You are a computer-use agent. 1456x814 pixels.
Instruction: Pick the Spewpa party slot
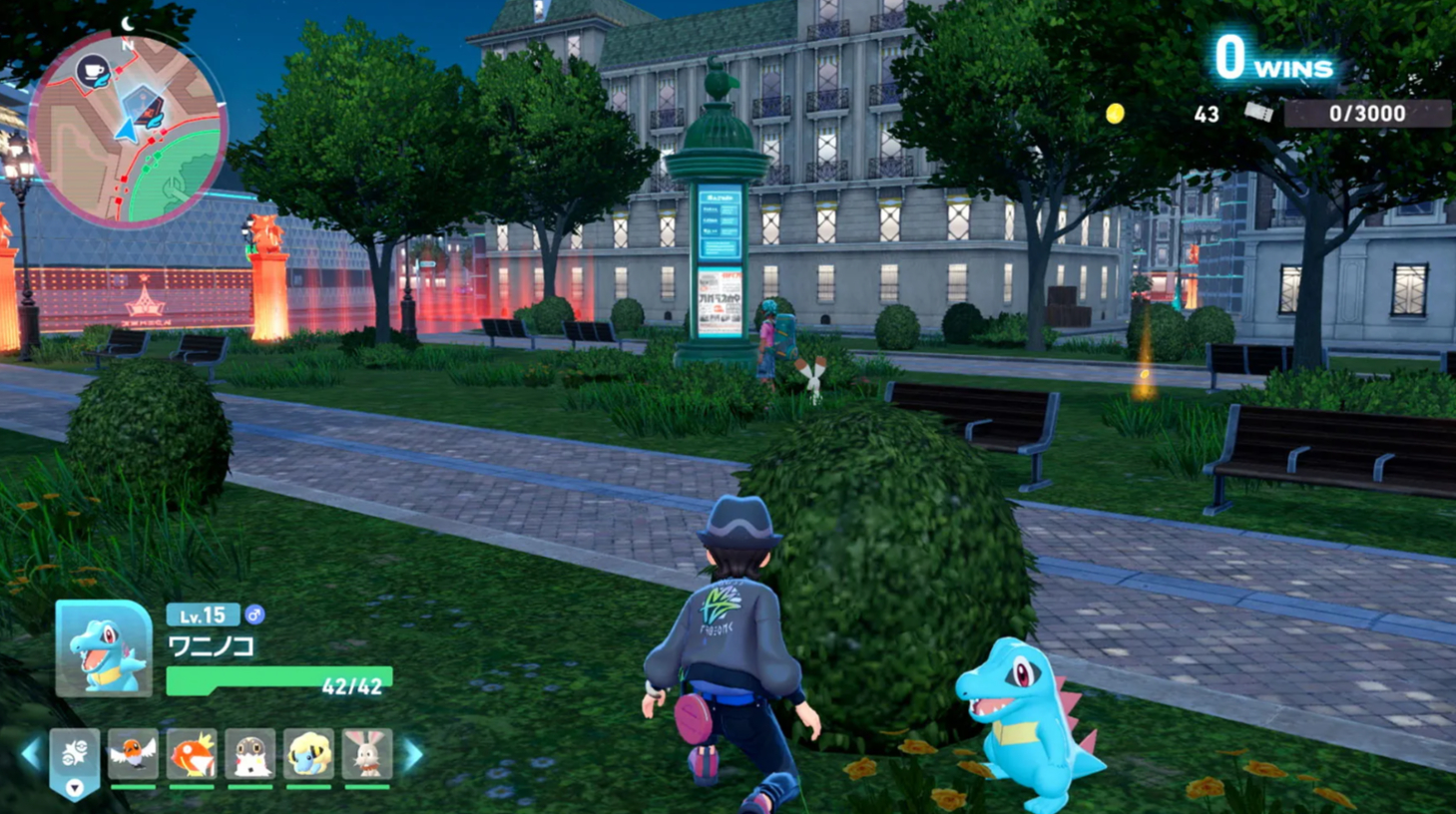point(249,755)
